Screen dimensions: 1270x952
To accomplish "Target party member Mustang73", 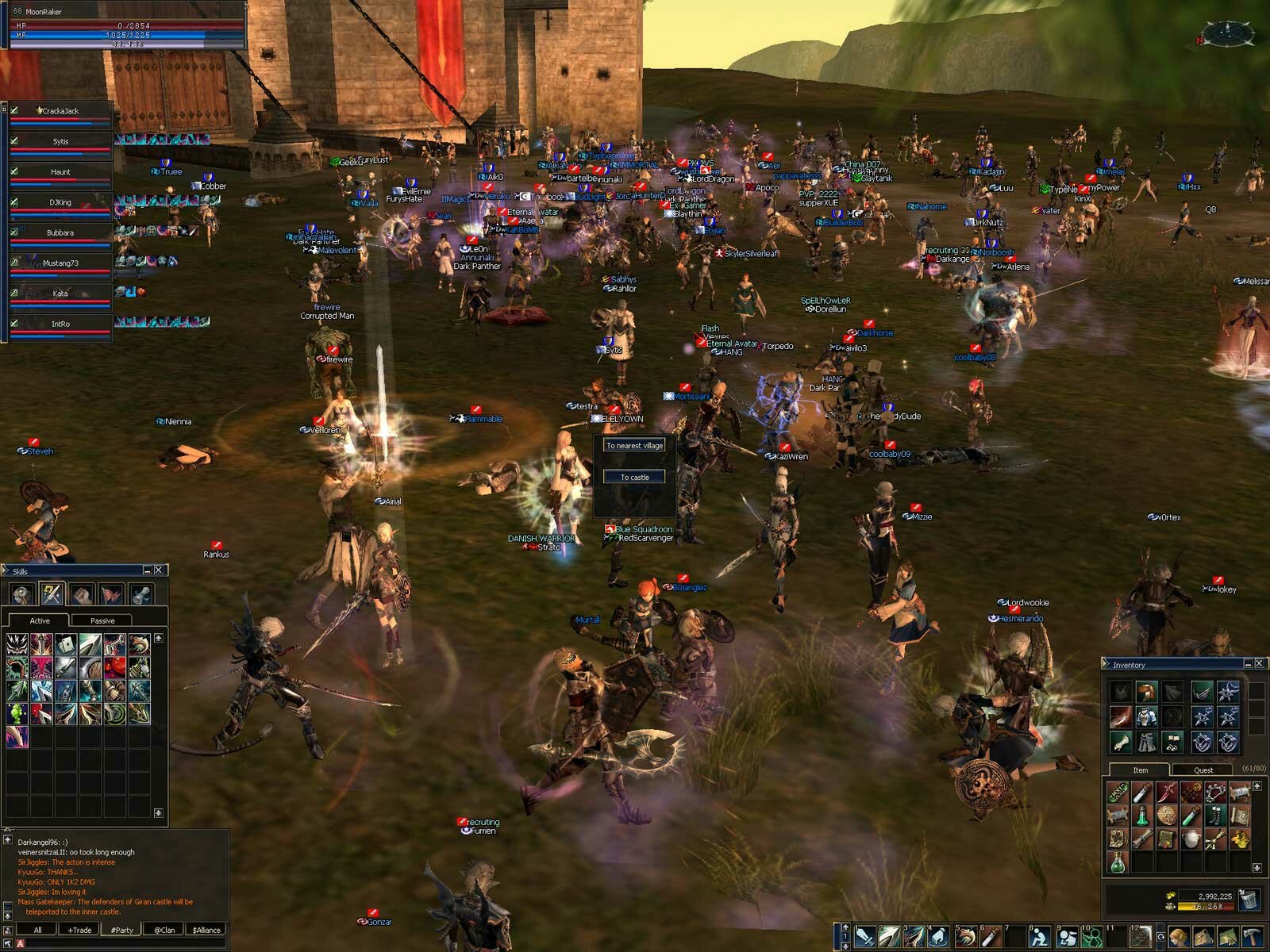I will tap(60, 263).
